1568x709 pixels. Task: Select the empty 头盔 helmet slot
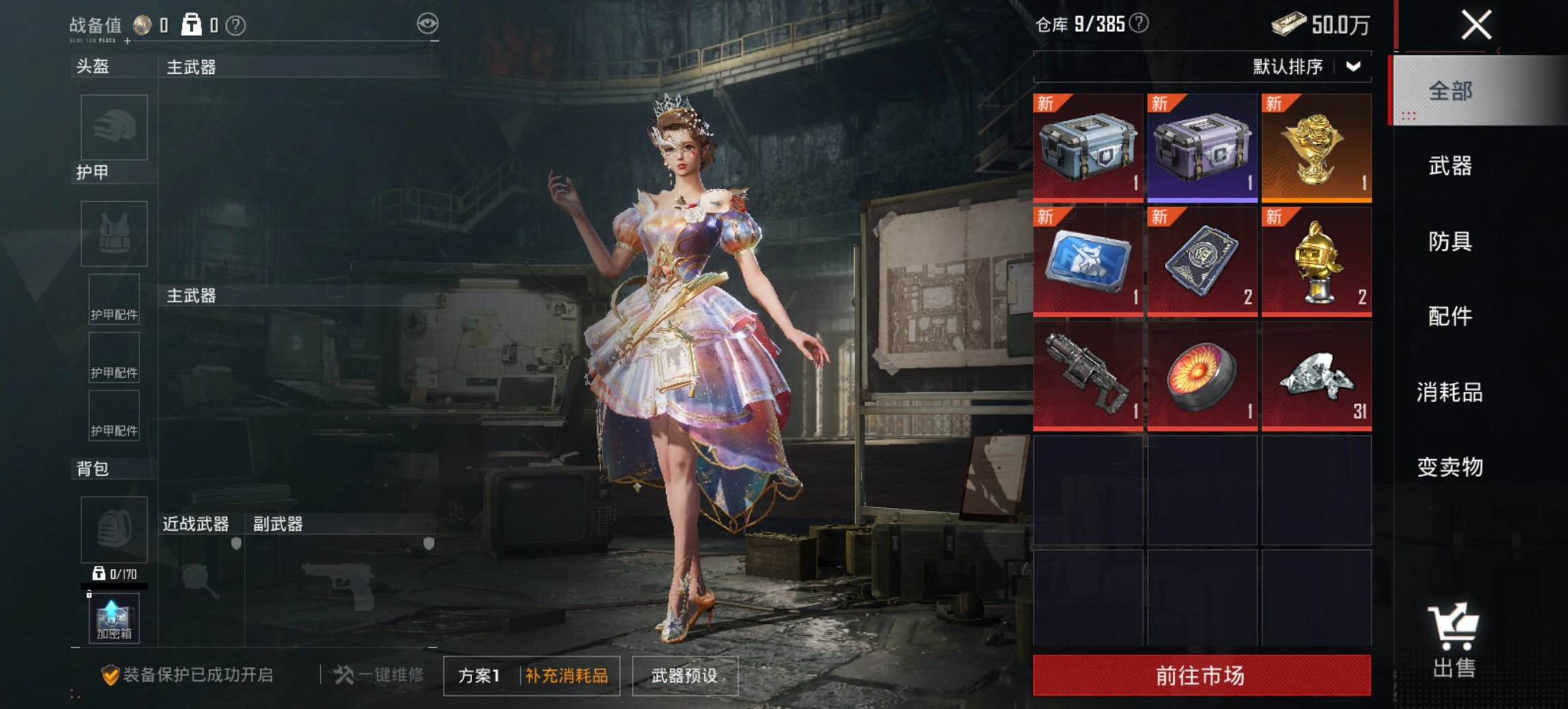(115, 129)
